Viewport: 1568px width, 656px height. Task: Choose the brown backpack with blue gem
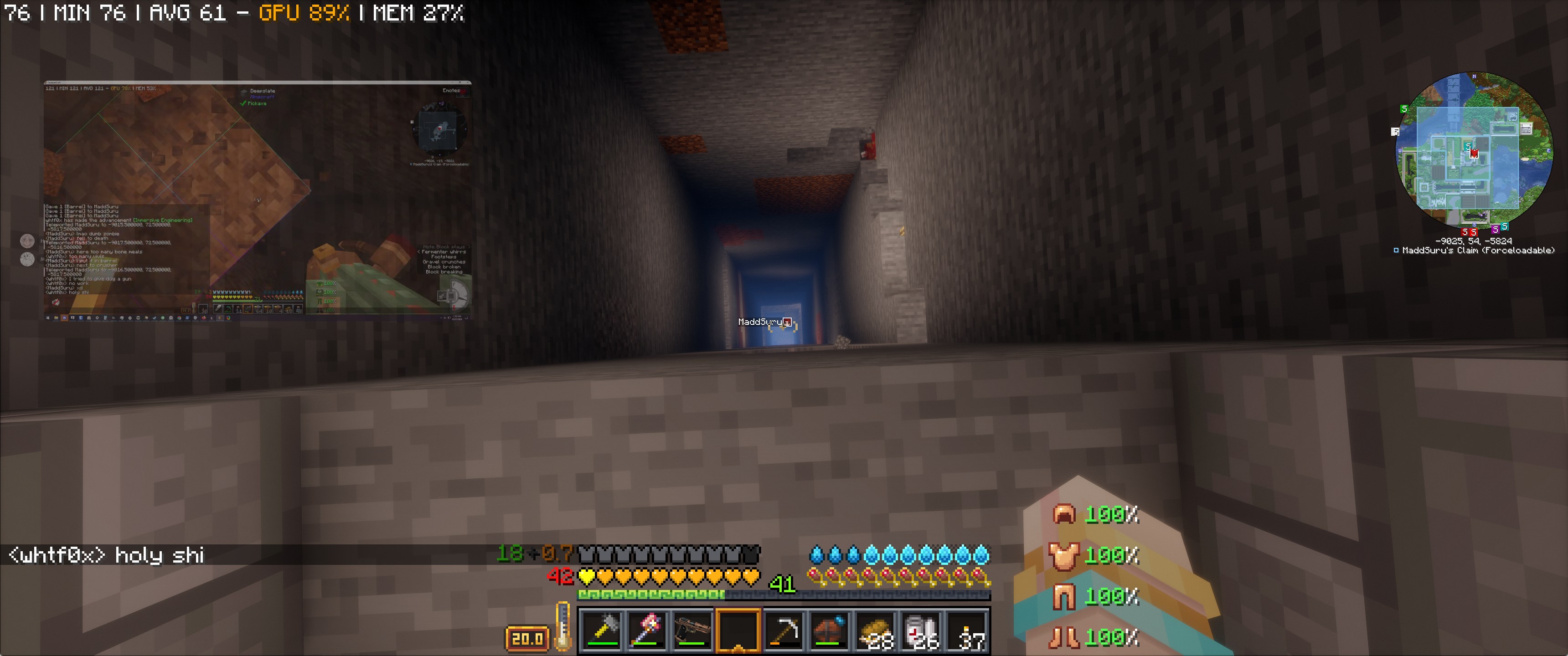[829, 630]
